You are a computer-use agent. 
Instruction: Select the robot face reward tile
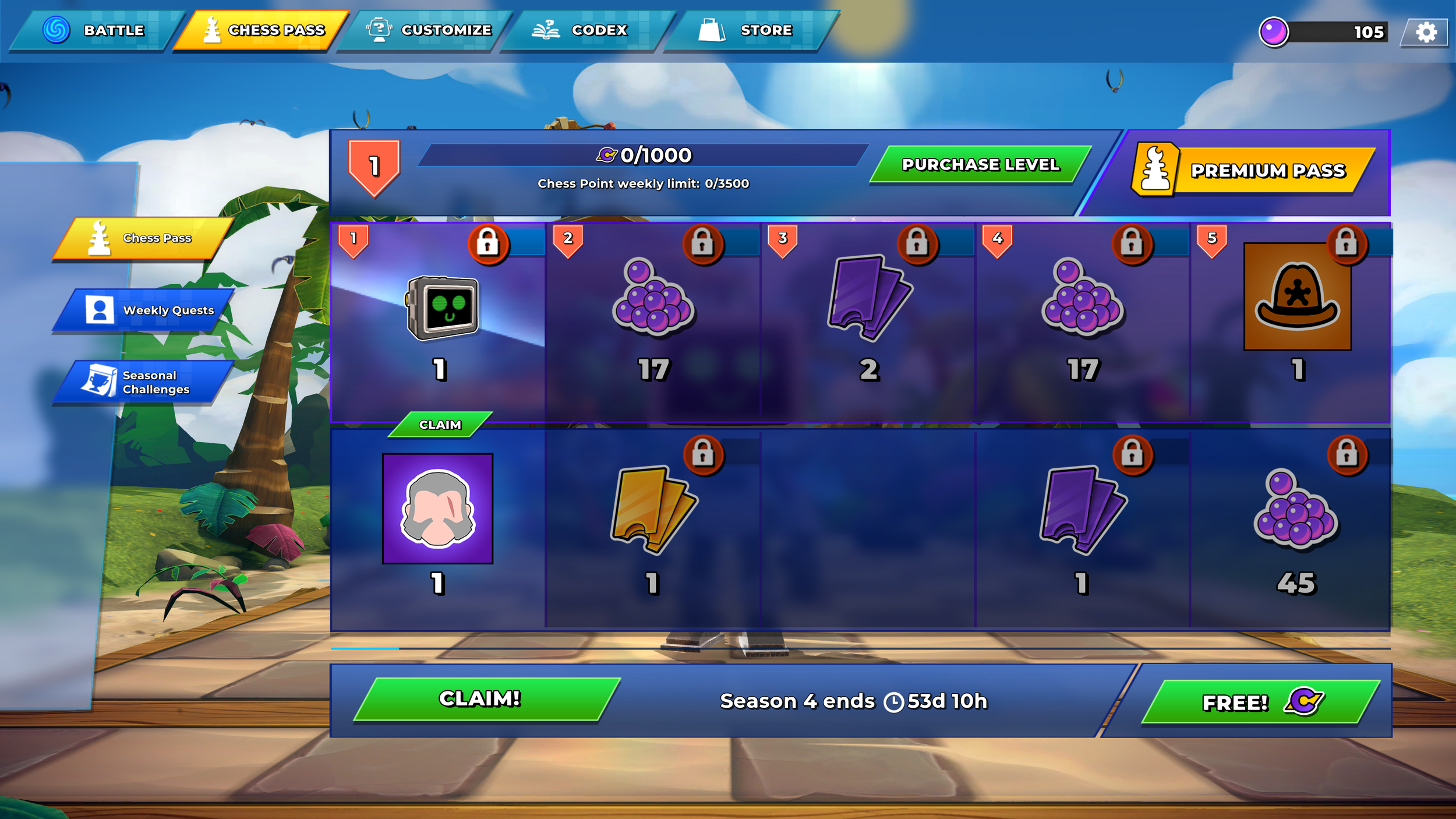[443, 308]
